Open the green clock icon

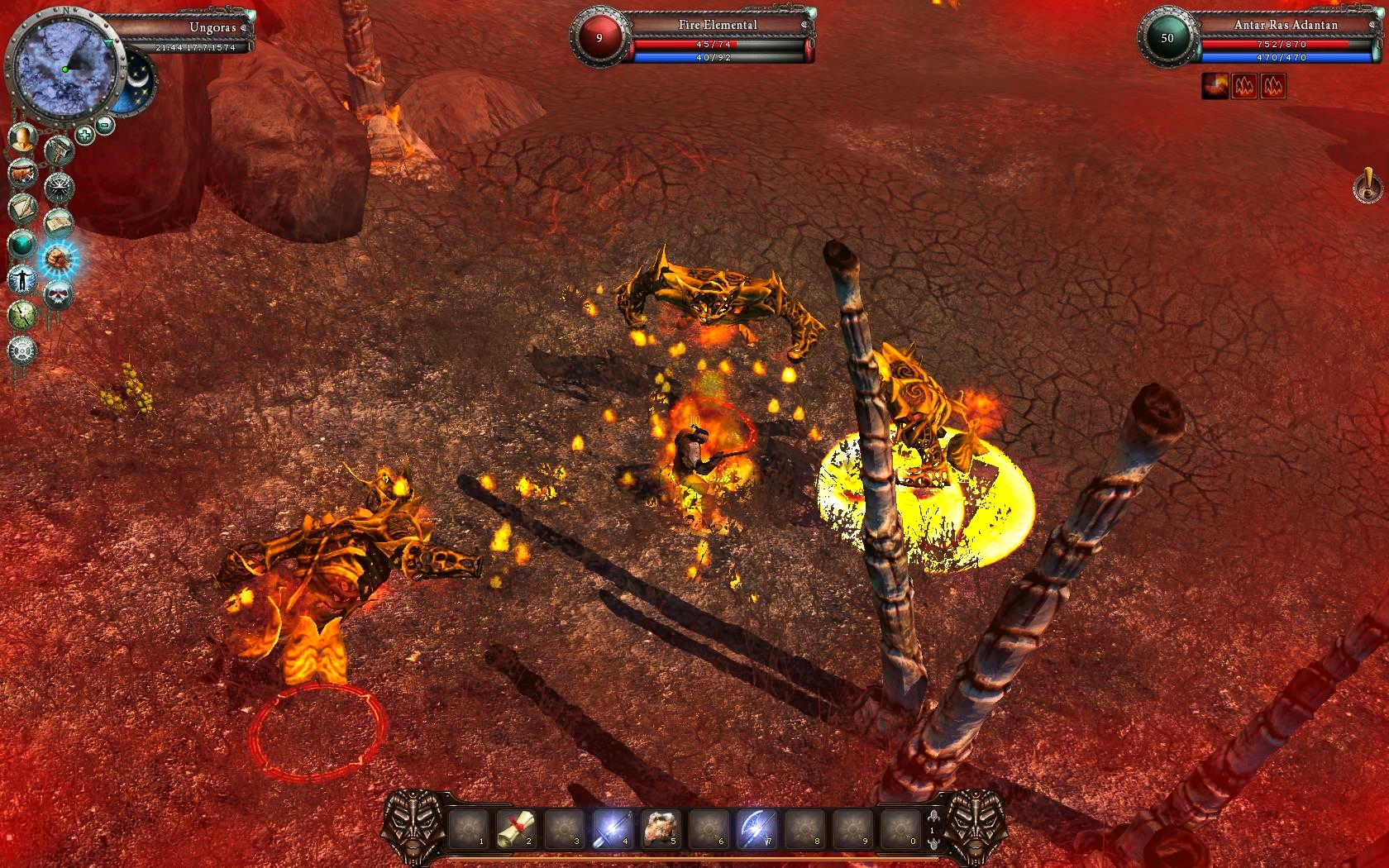(x=22, y=315)
